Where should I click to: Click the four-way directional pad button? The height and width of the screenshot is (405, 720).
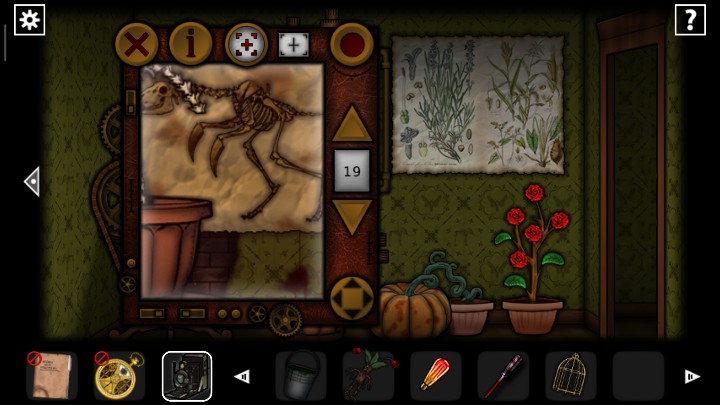[351, 297]
